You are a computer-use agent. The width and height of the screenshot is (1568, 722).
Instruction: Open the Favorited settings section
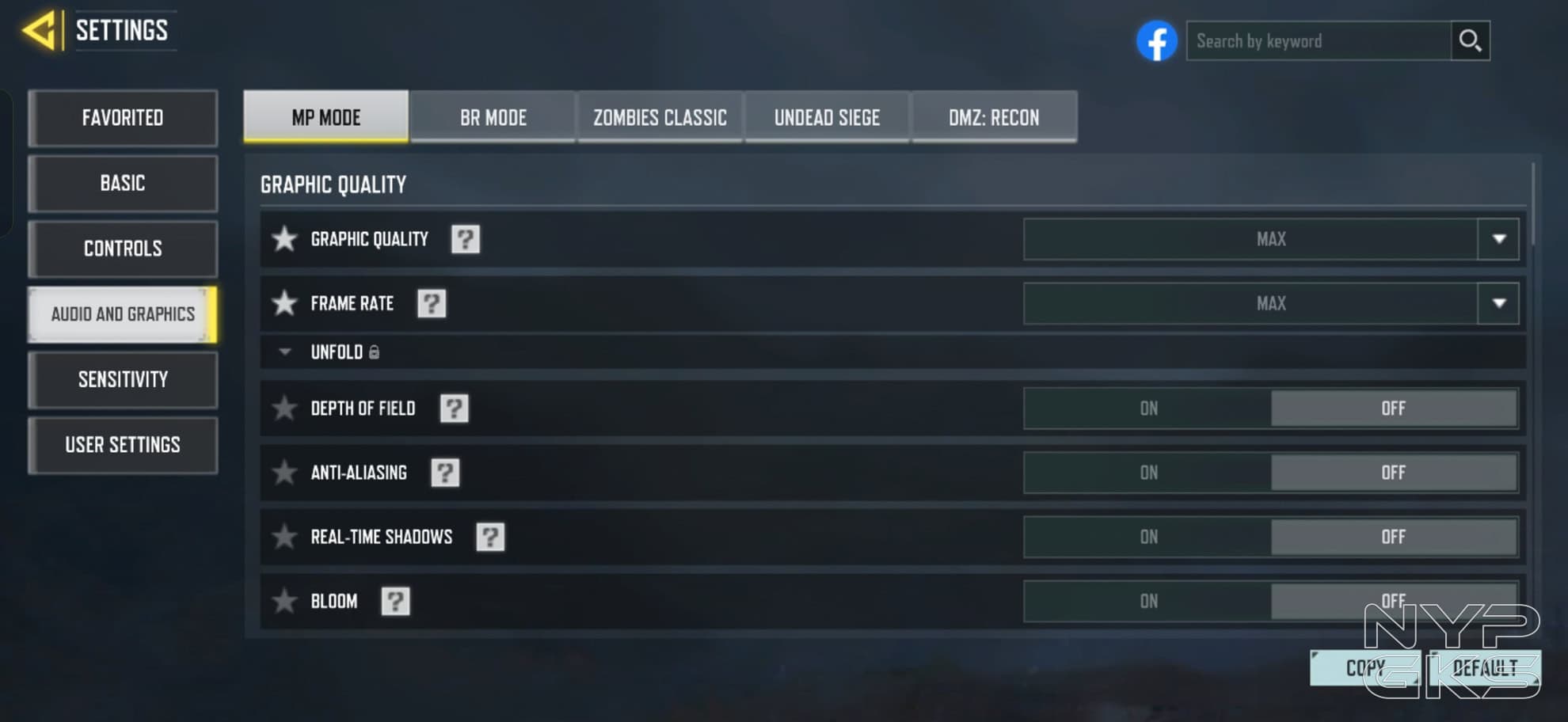(x=123, y=118)
